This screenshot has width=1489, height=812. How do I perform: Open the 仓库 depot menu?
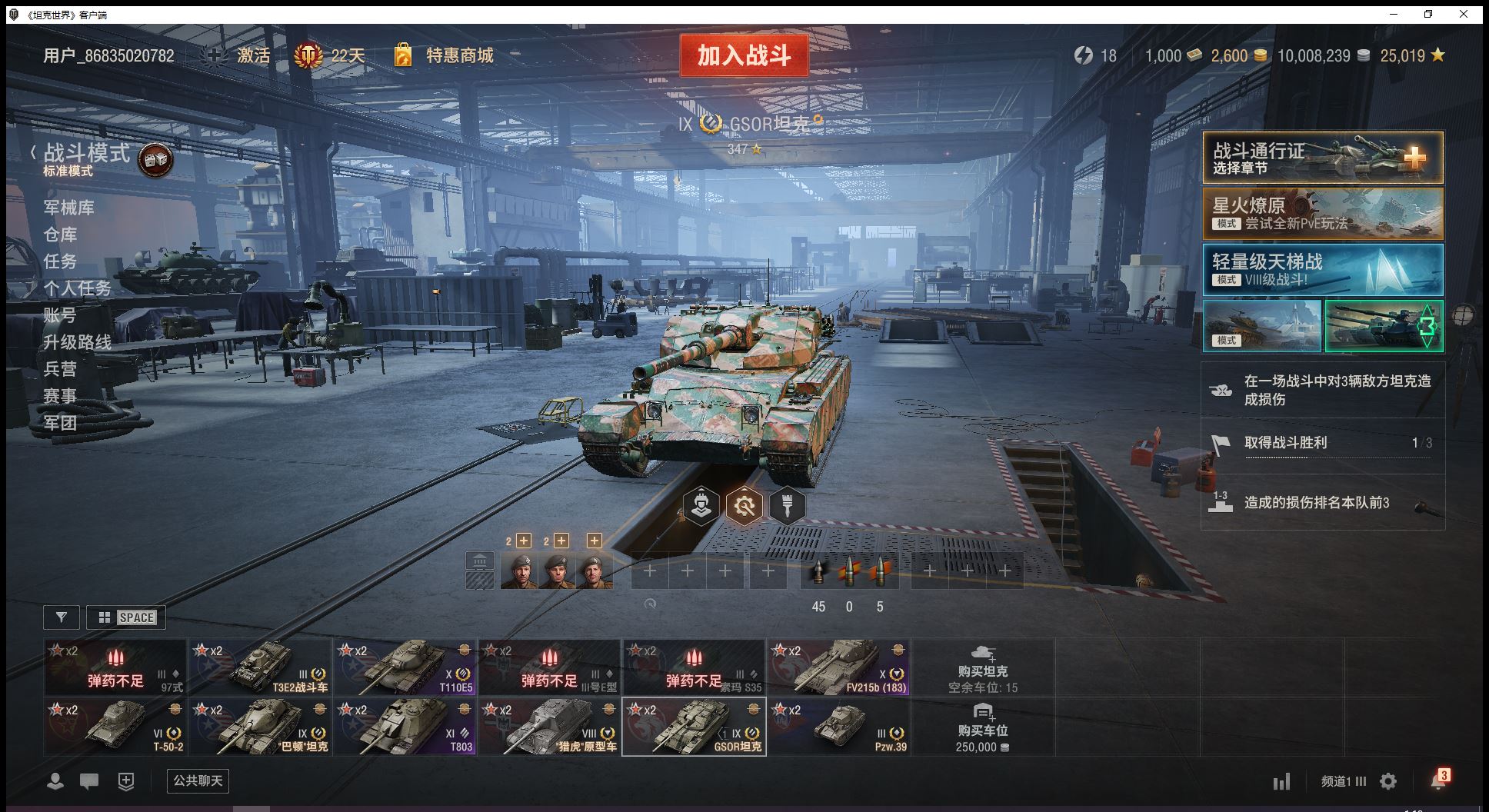point(60,235)
